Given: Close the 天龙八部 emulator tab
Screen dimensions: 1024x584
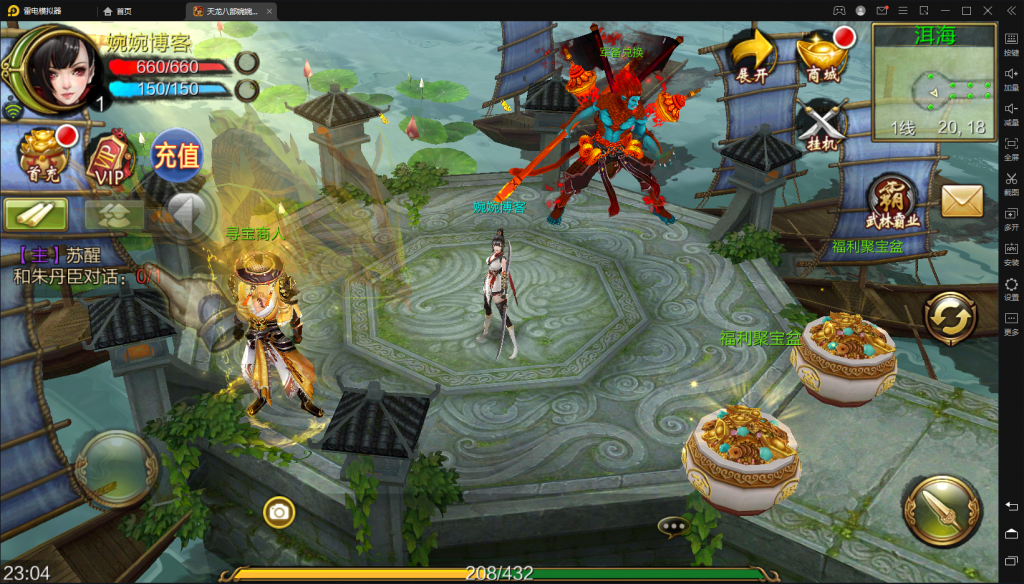Looking at the screenshot, I should pyautogui.click(x=269, y=11).
